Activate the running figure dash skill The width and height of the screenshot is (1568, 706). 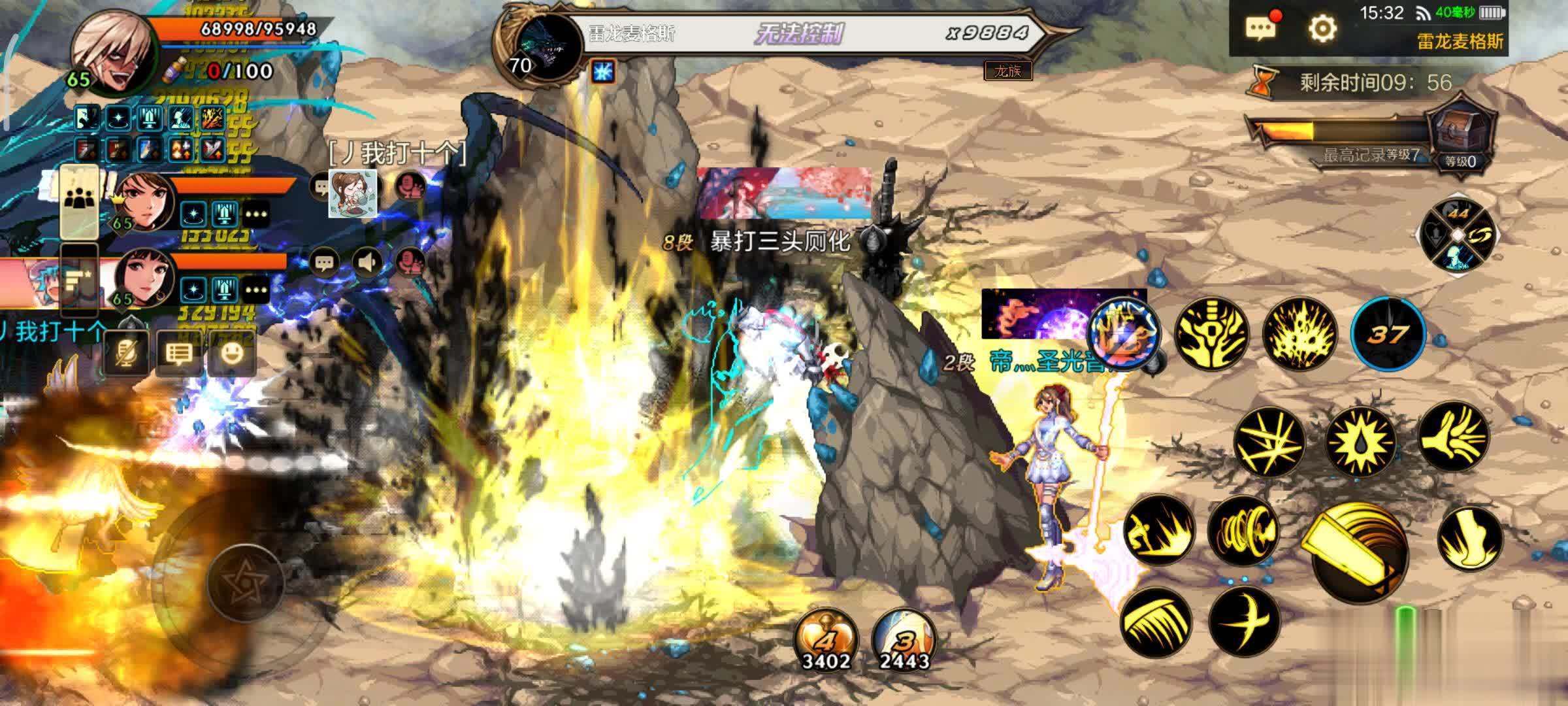[1159, 529]
